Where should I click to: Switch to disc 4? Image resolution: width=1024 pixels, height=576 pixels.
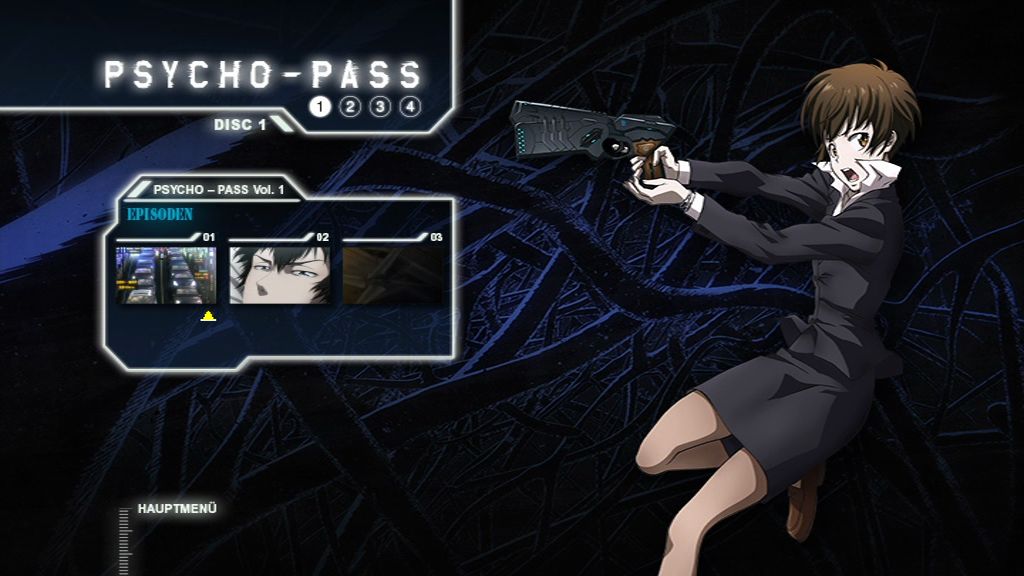[x=410, y=107]
